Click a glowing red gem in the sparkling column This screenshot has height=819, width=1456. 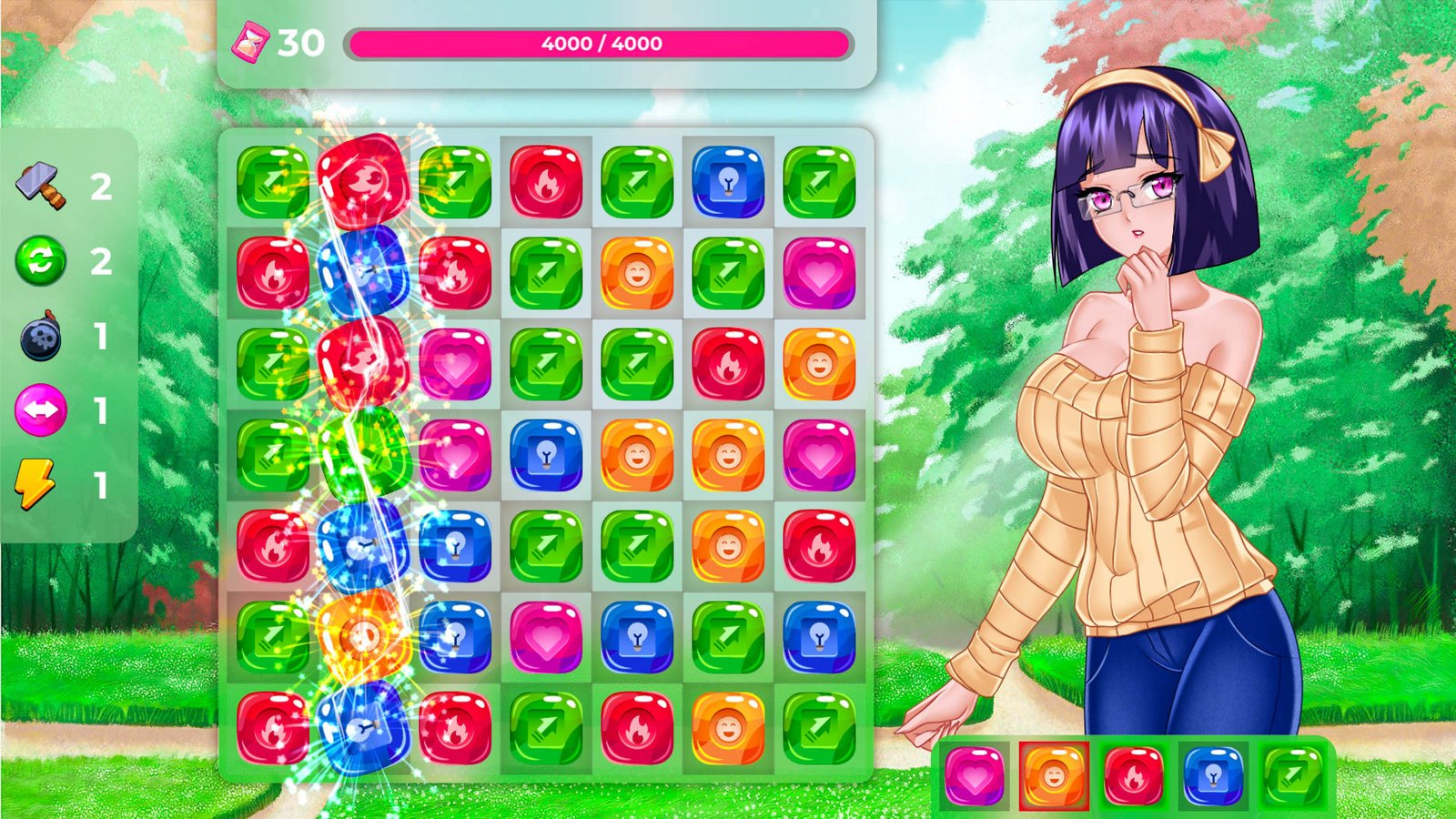click(x=364, y=180)
